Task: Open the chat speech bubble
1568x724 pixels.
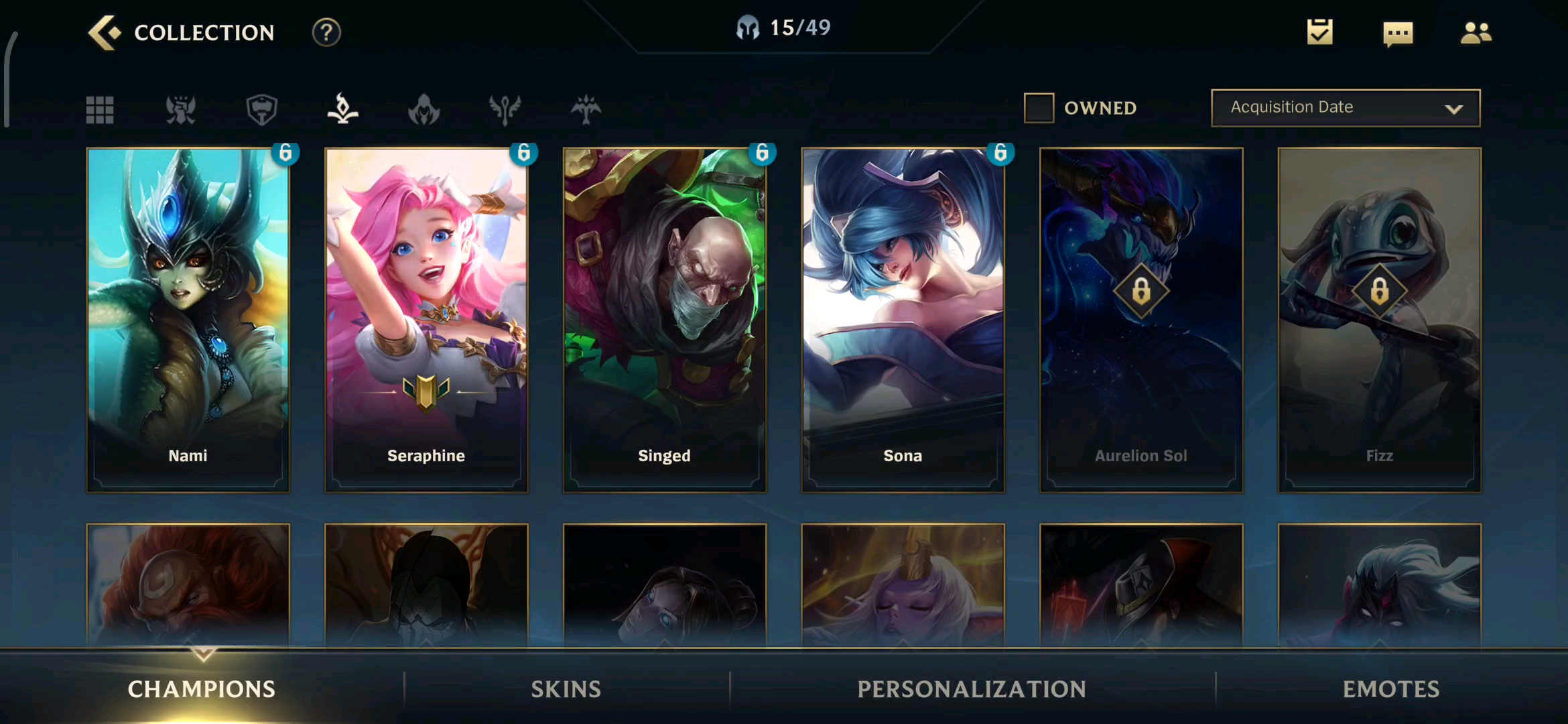Action: point(1398,33)
